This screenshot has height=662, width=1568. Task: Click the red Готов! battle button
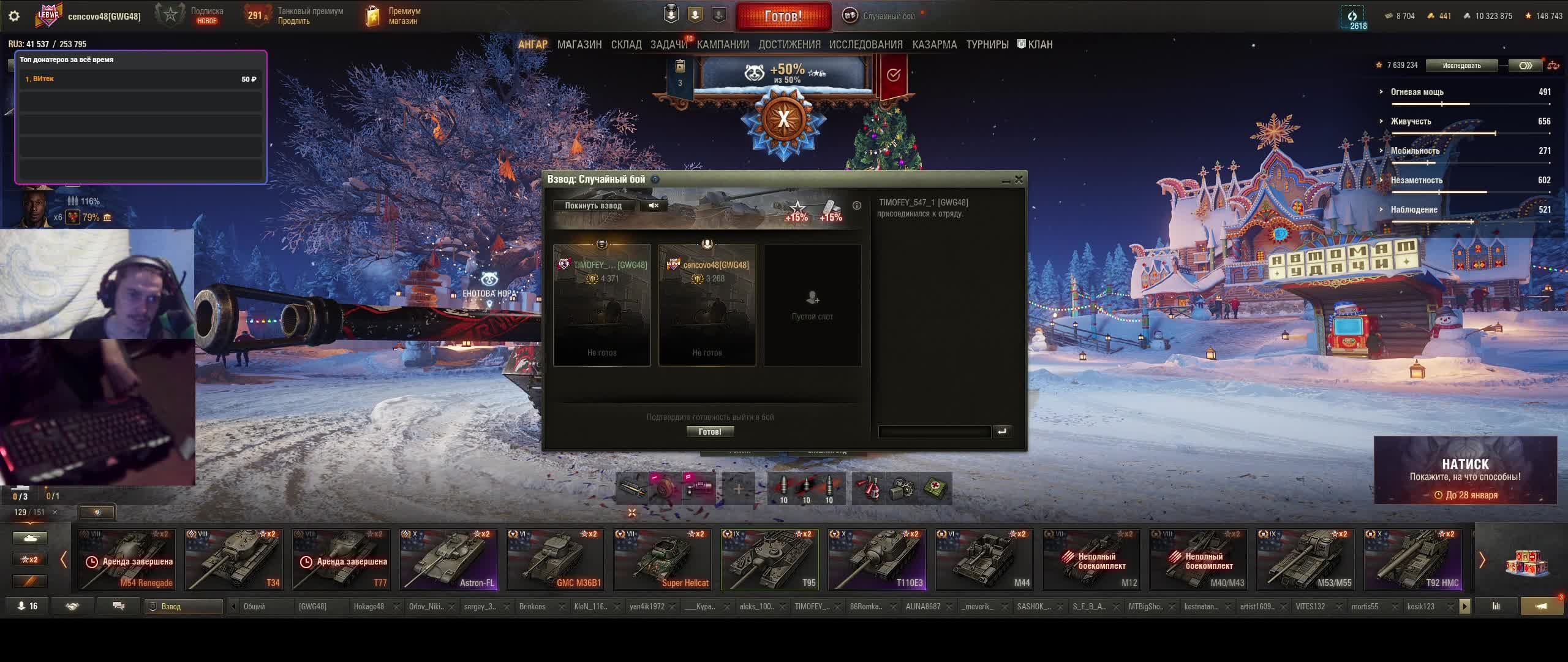click(783, 17)
